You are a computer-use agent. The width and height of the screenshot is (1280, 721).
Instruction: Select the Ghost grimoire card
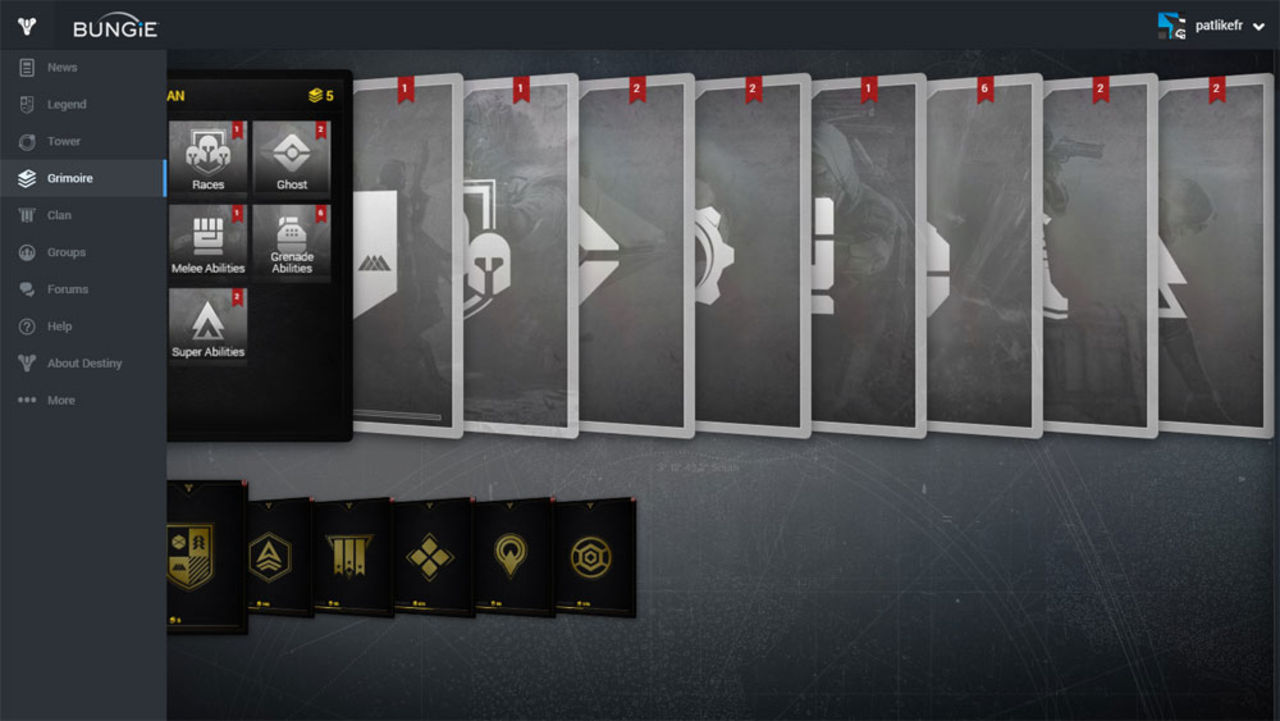(x=291, y=156)
